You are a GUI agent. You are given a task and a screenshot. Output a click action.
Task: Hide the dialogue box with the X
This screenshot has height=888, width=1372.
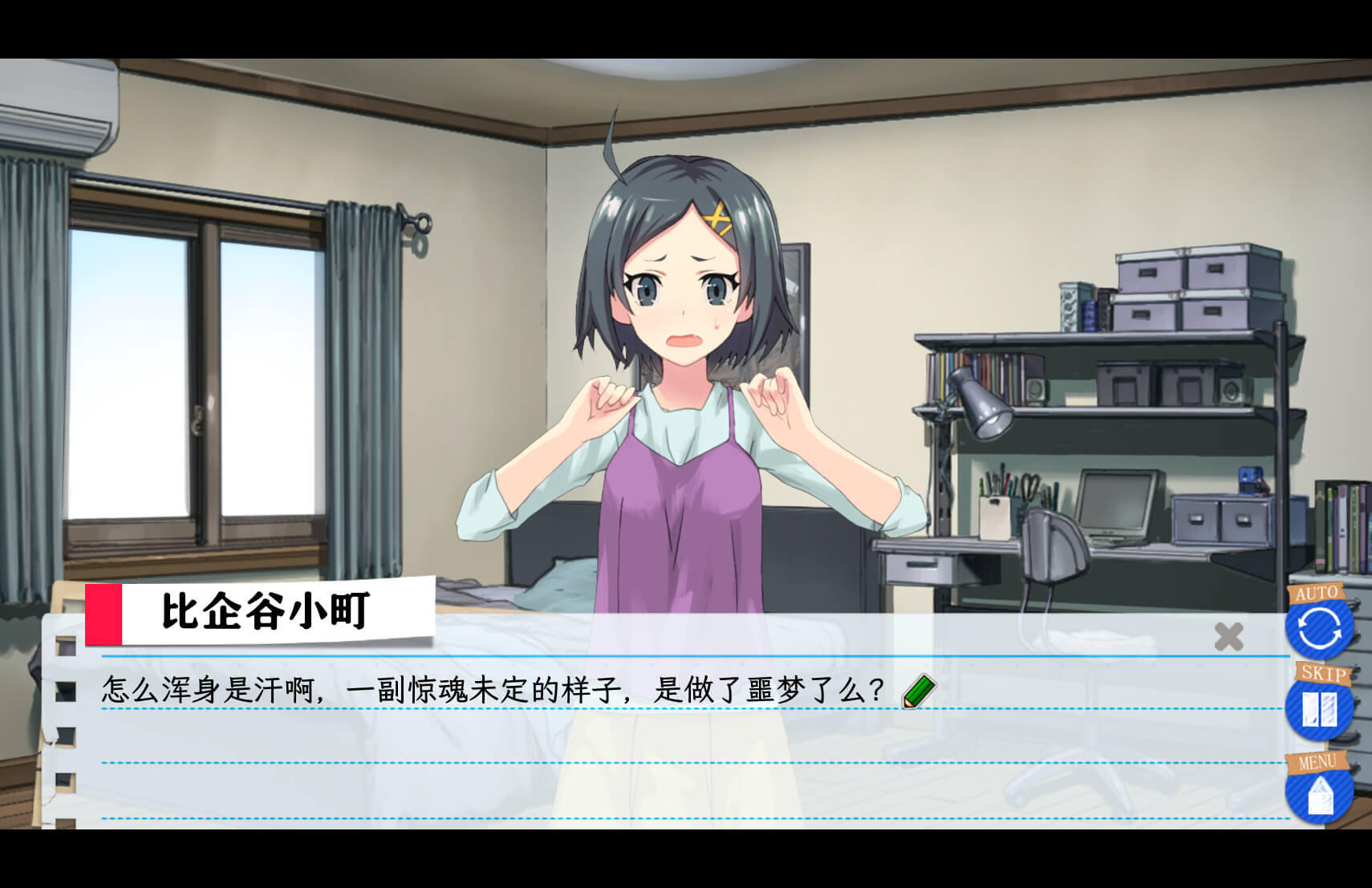[1228, 637]
